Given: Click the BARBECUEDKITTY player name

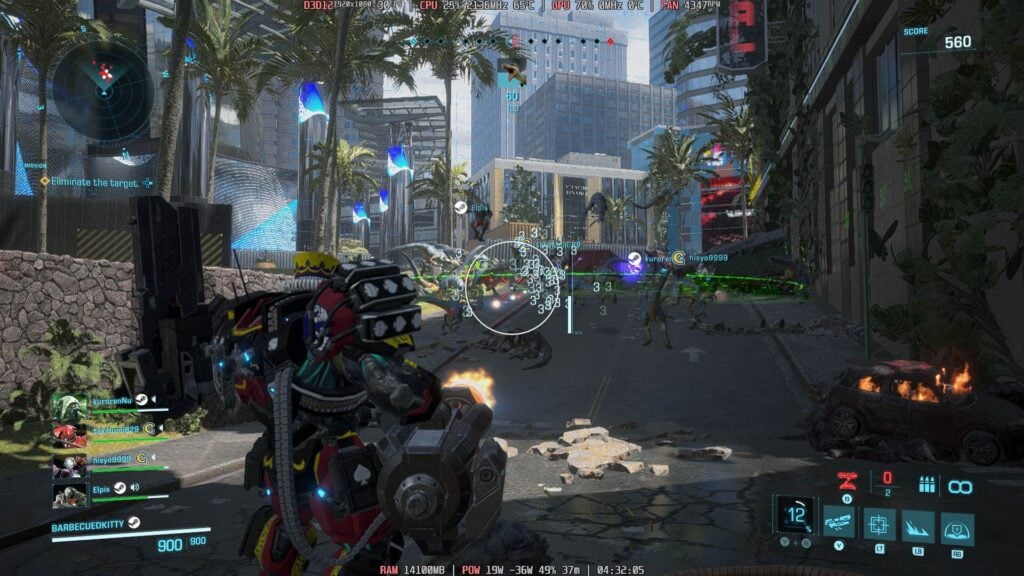Looking at the screenshot, I should [88, 523].
